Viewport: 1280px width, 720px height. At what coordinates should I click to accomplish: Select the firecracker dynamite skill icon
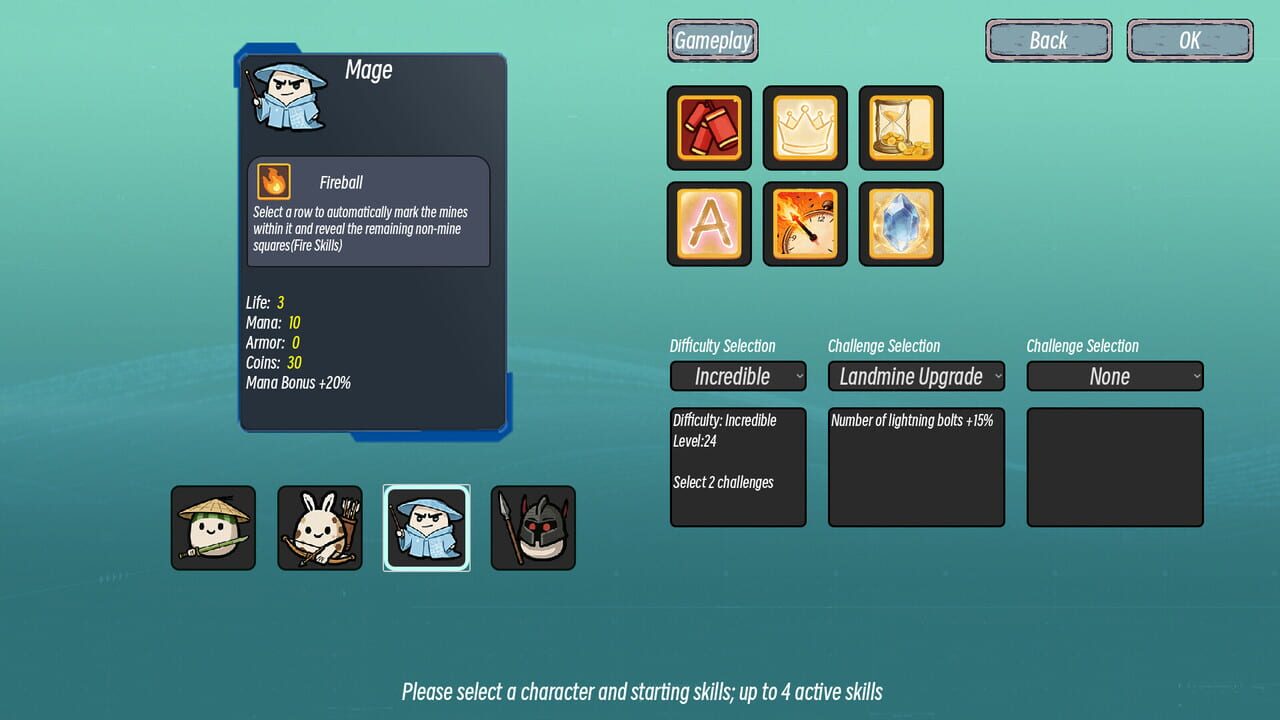708,129
